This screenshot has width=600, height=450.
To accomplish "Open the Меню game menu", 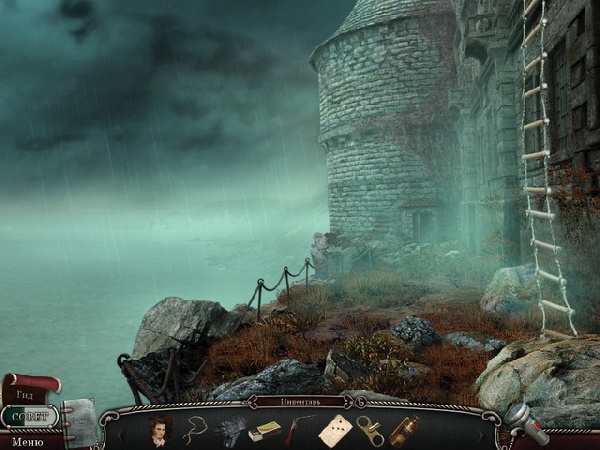I will (x=27, y=440).
